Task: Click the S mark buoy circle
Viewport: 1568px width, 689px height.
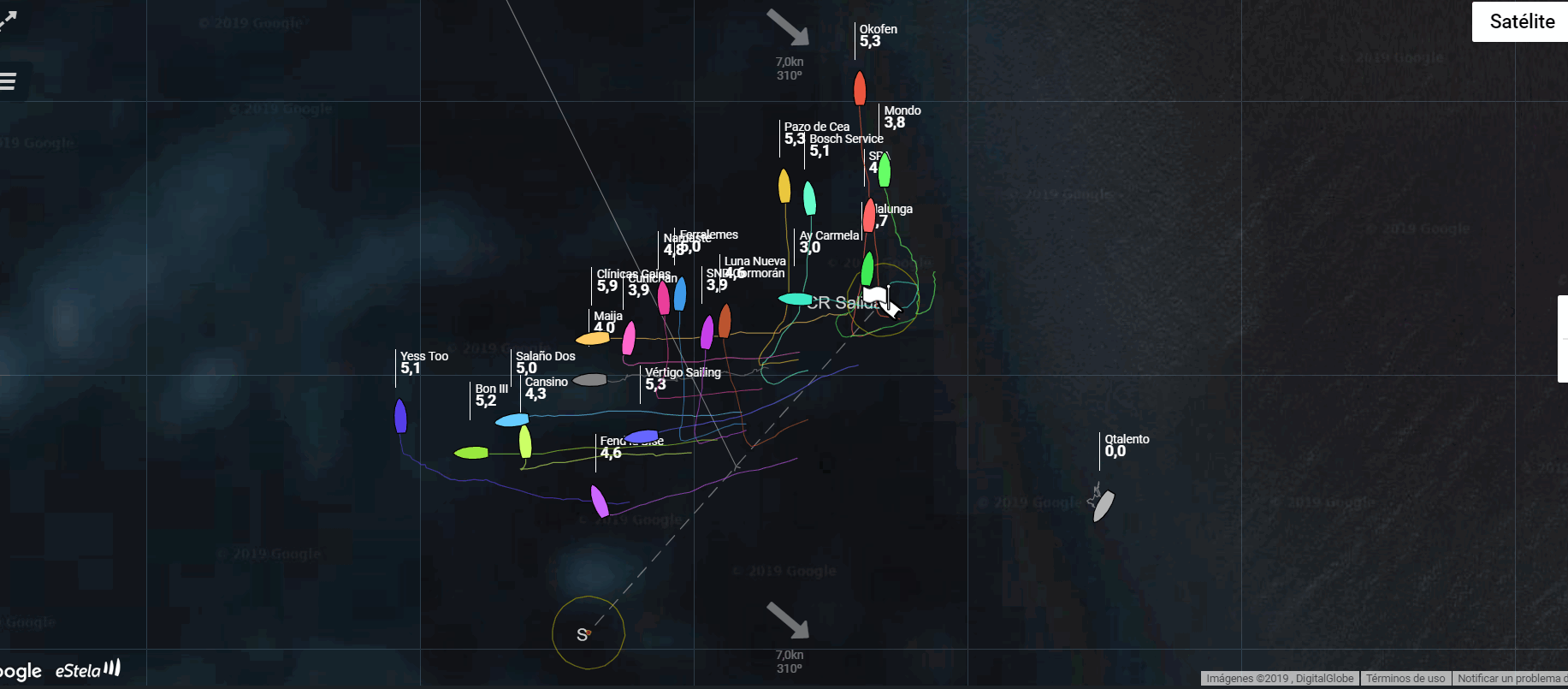Action: (x=588, y=633)
